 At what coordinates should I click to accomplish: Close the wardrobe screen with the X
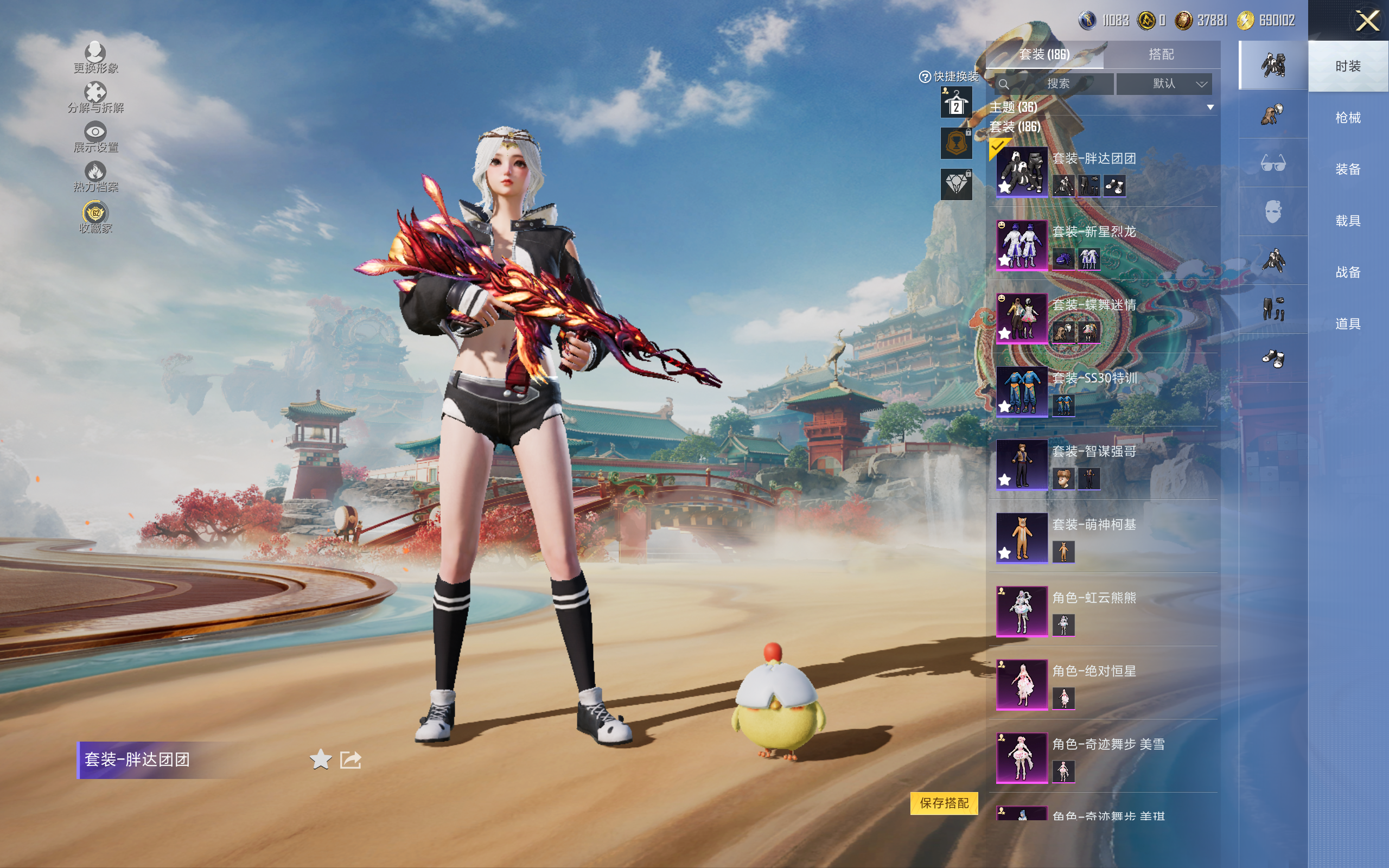coord(1367,21)
